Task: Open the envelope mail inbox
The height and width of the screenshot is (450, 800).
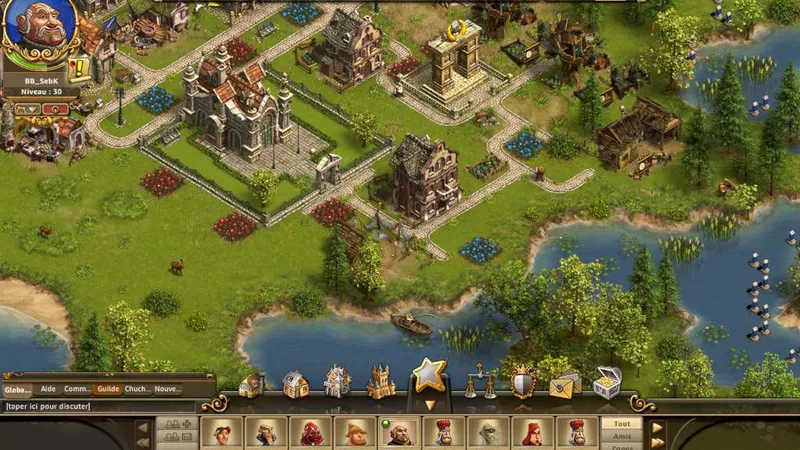Action: point(564,384)
